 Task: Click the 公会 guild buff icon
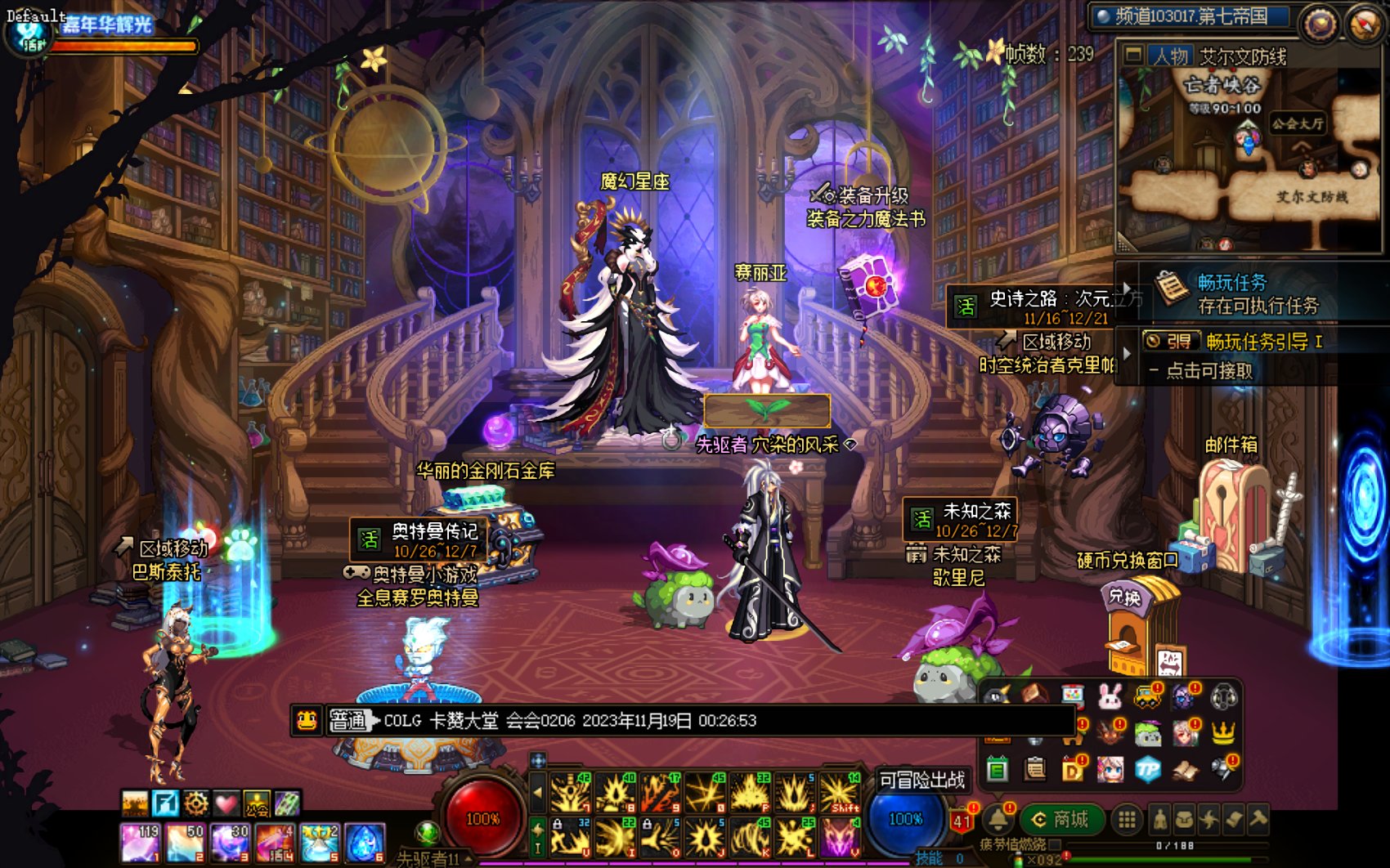tap(257, 804)
